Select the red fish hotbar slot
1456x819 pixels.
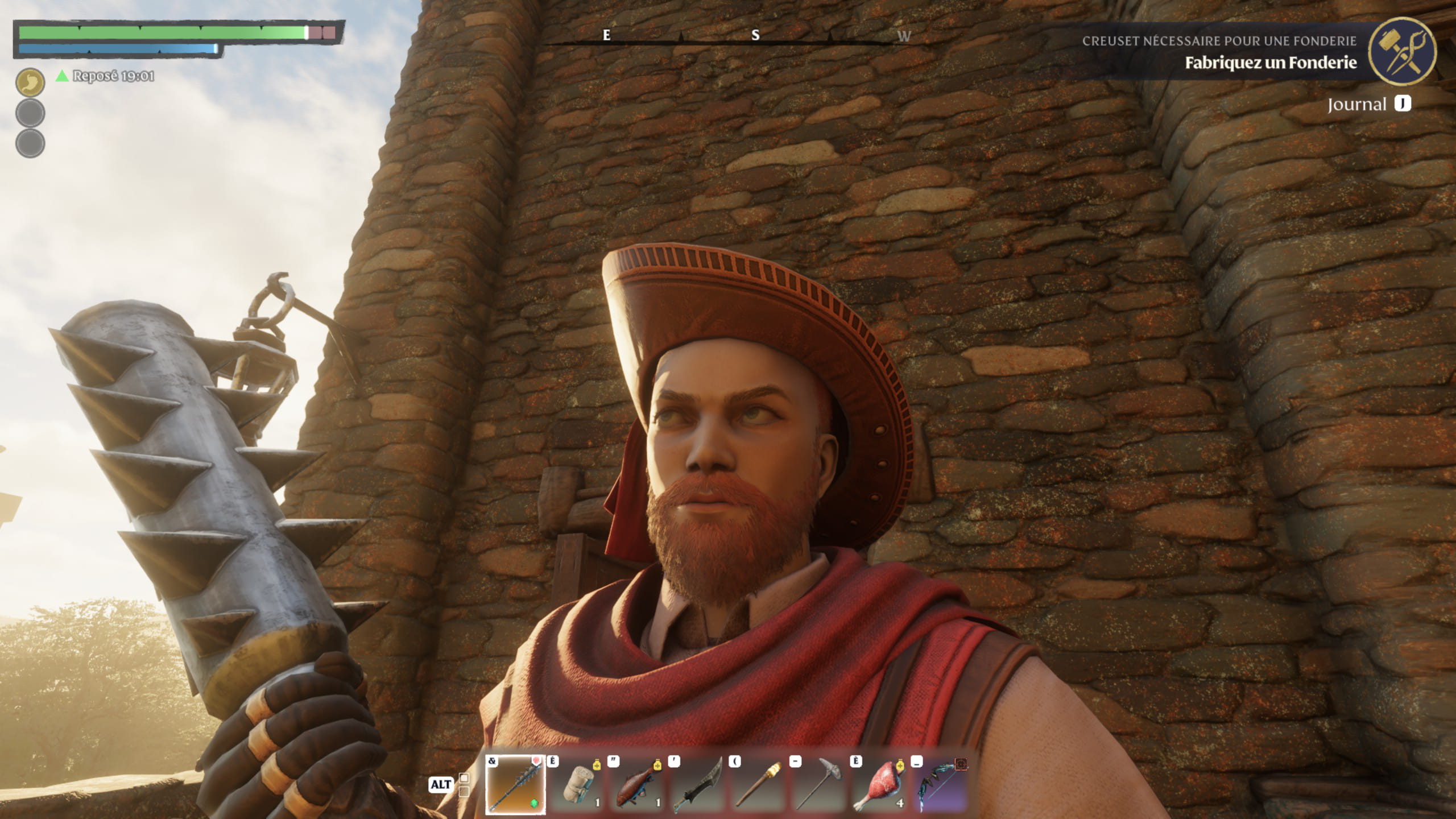pos(637,784)
